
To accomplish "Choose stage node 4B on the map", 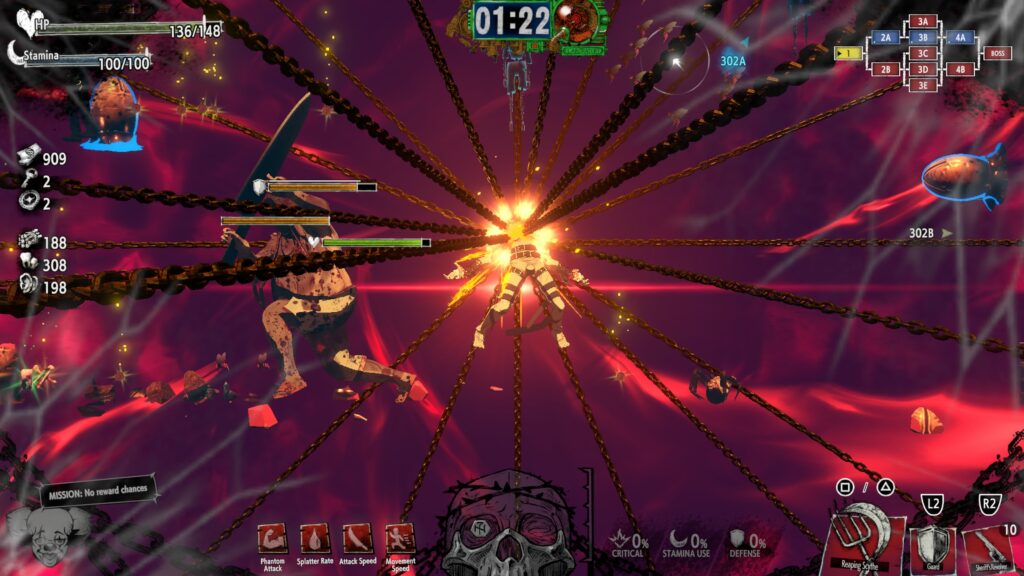I will [960, 70].
